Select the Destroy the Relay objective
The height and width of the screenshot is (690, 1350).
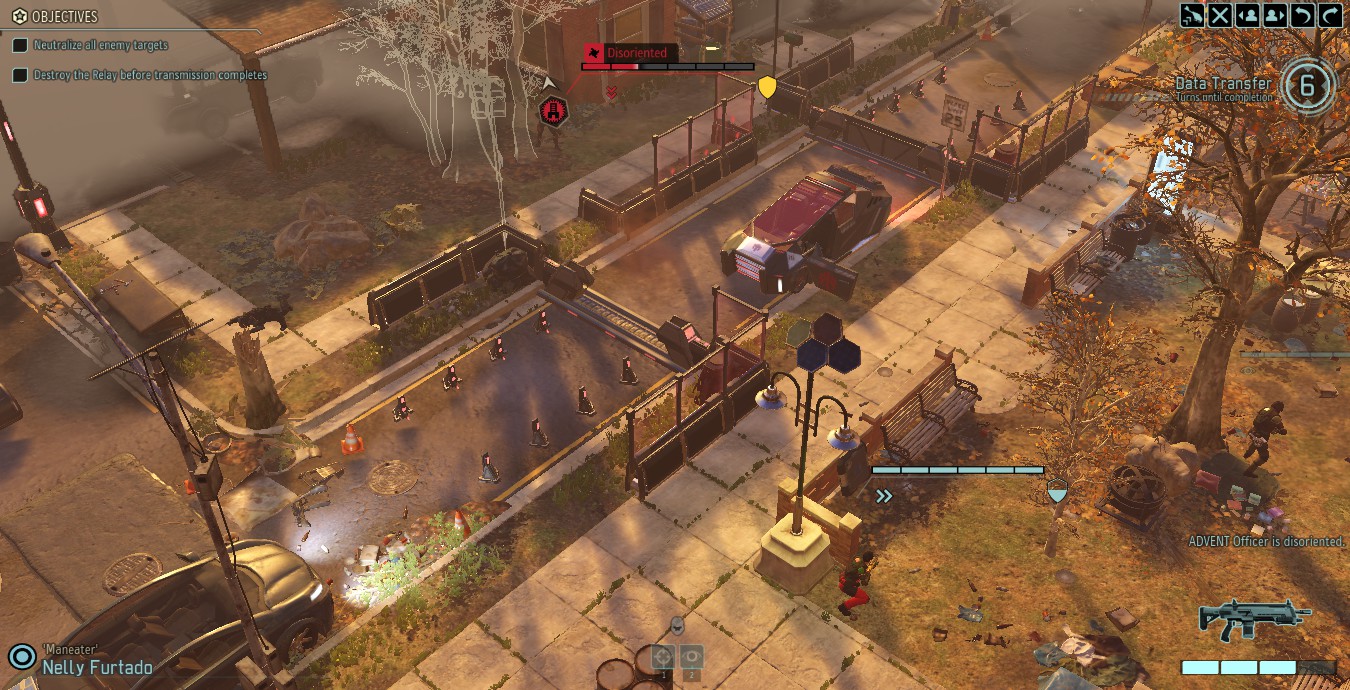[x=150, y=75]
